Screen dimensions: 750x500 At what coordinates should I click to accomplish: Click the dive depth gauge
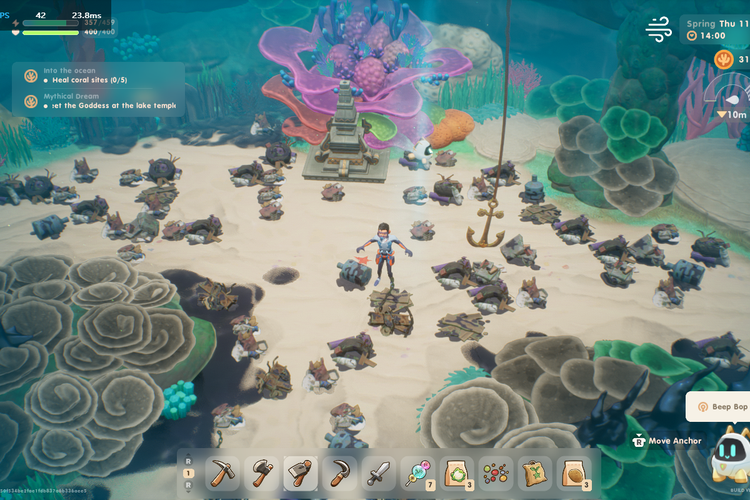click(x=727, y=102)
